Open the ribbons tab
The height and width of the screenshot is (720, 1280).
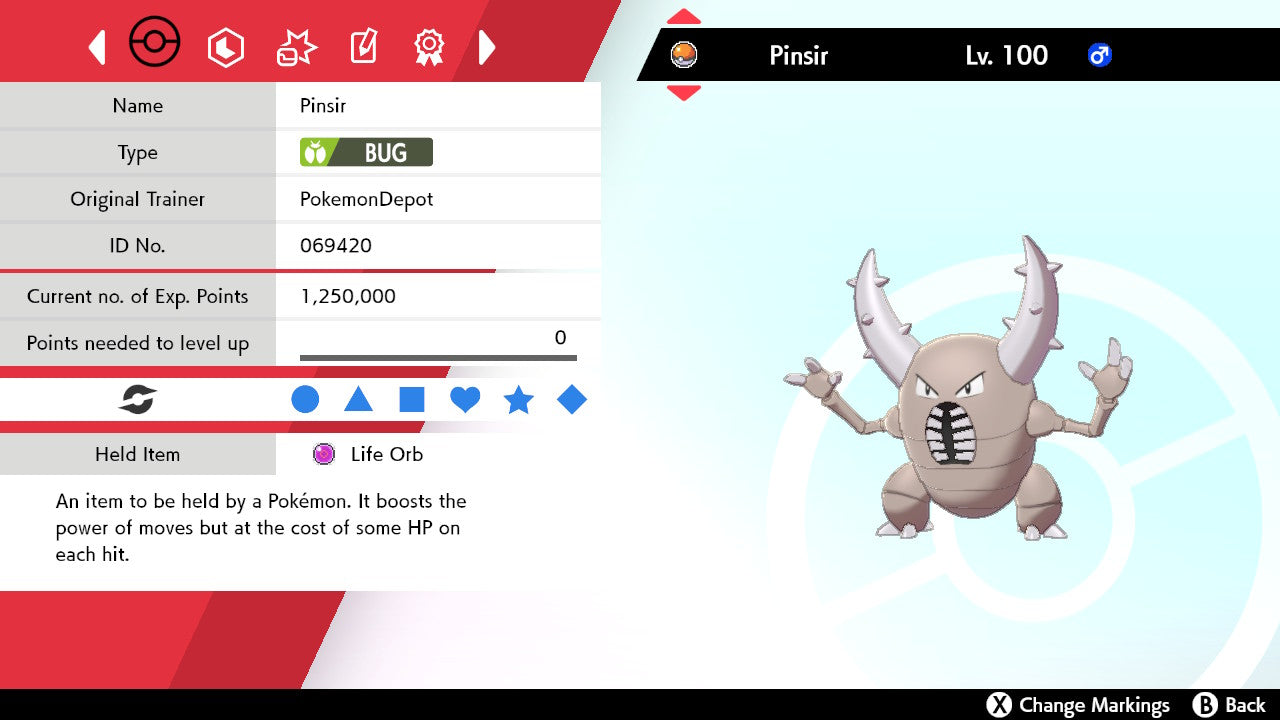pyautogui.click(x=429, y=47)
